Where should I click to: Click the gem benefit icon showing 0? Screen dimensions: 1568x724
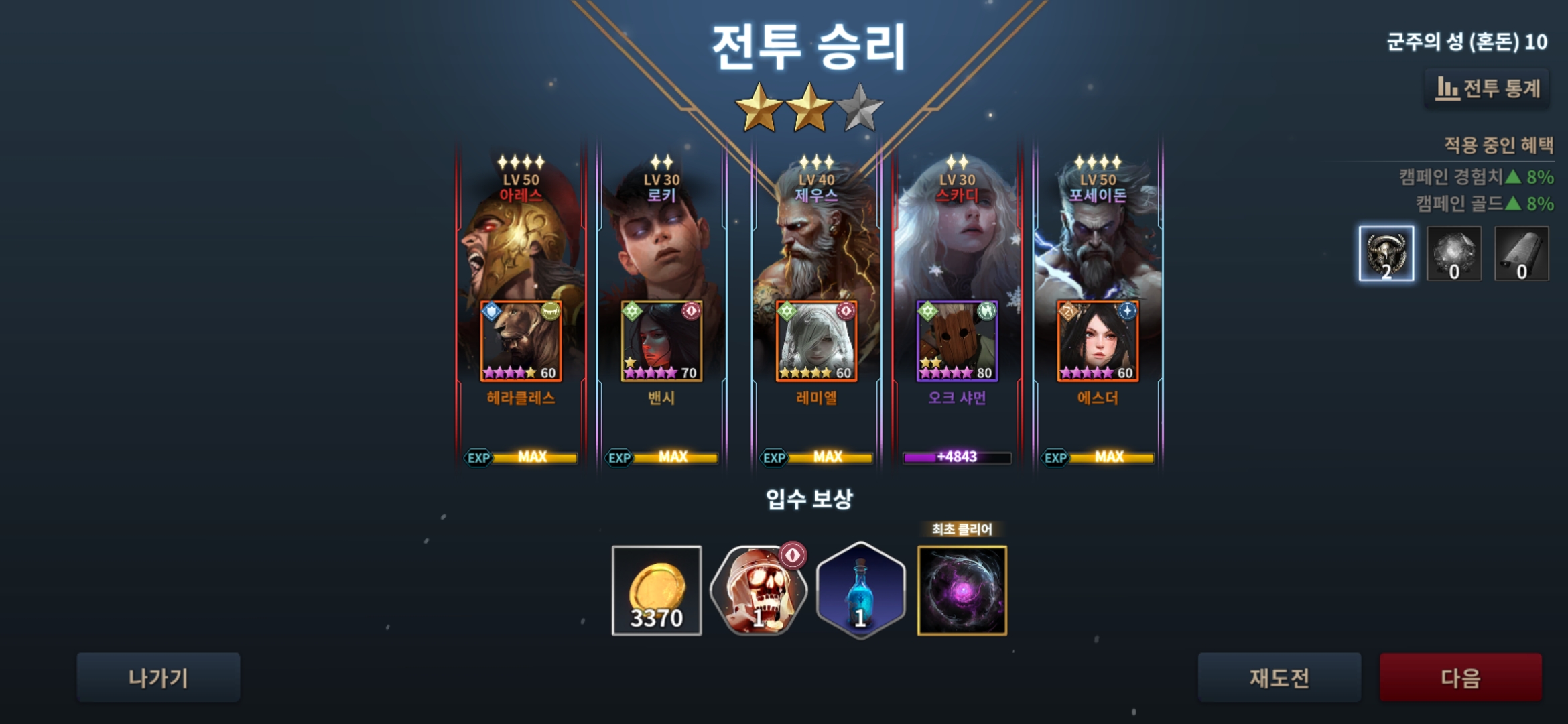(x=1454, y=253)
